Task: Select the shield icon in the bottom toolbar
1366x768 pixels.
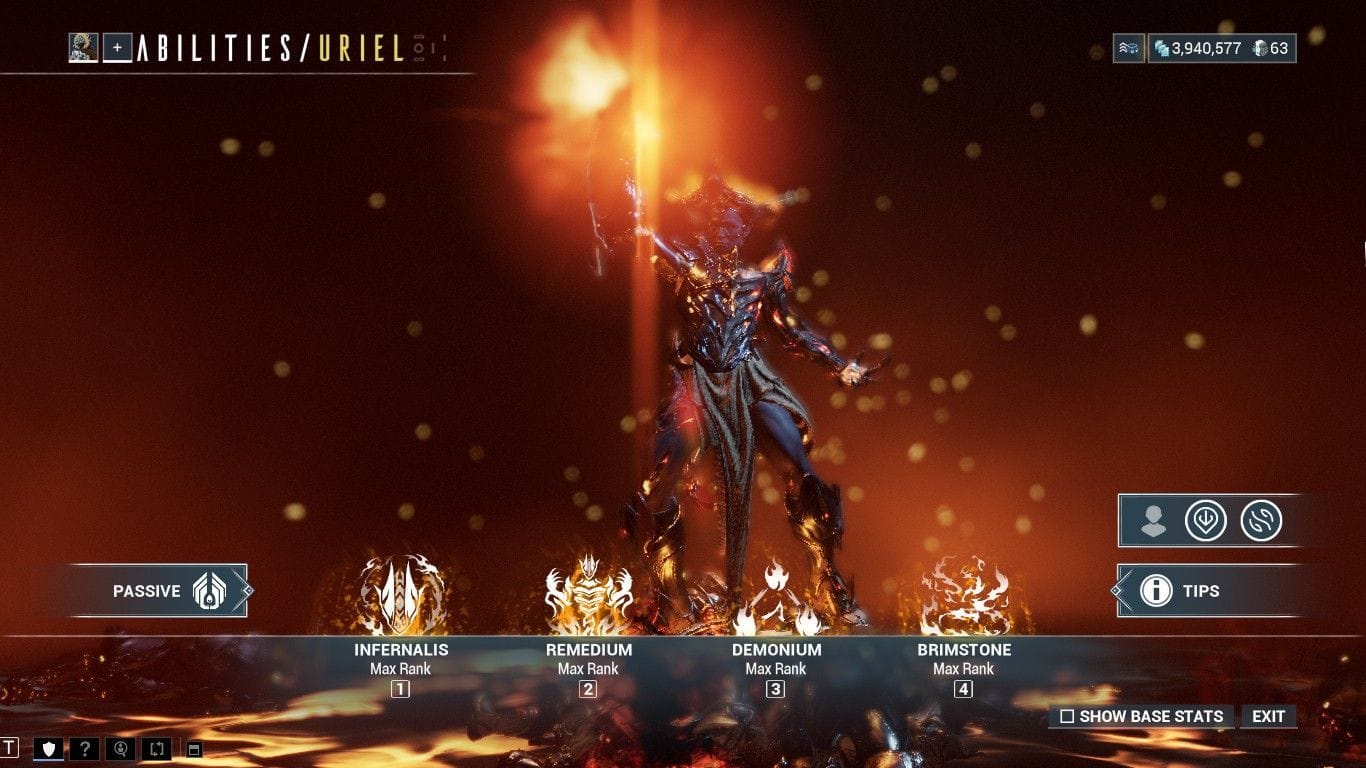Action: tap(48, 748)
